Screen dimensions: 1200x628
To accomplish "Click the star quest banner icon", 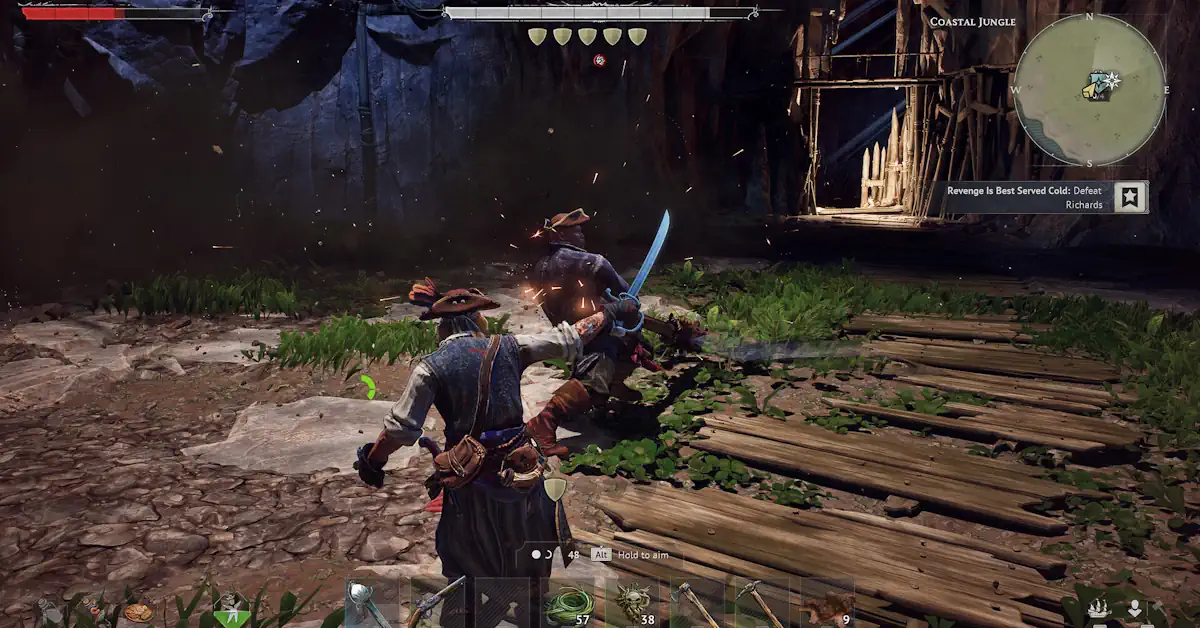I will 1132,197.
